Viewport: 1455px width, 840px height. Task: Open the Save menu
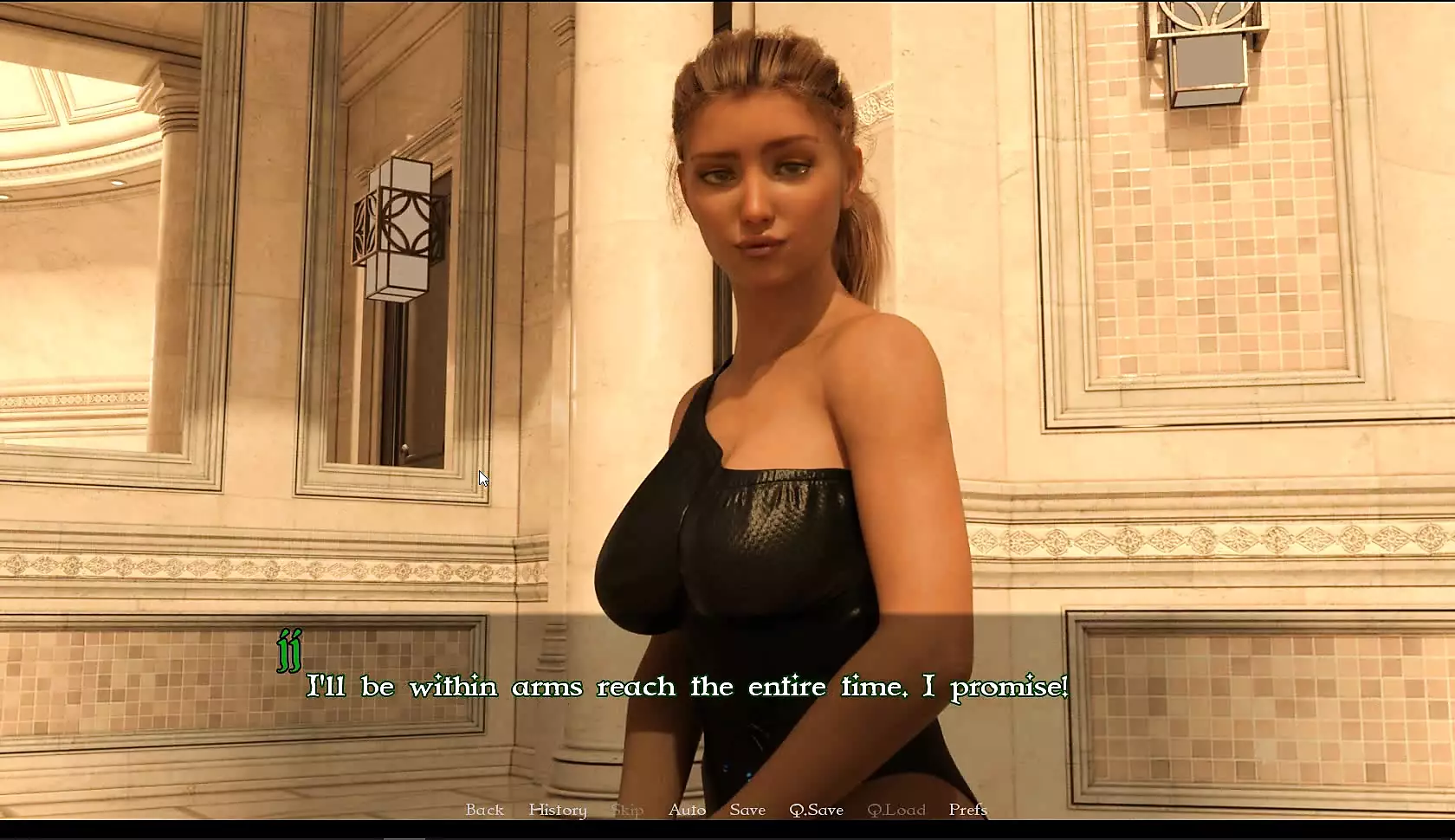point(747,810)
